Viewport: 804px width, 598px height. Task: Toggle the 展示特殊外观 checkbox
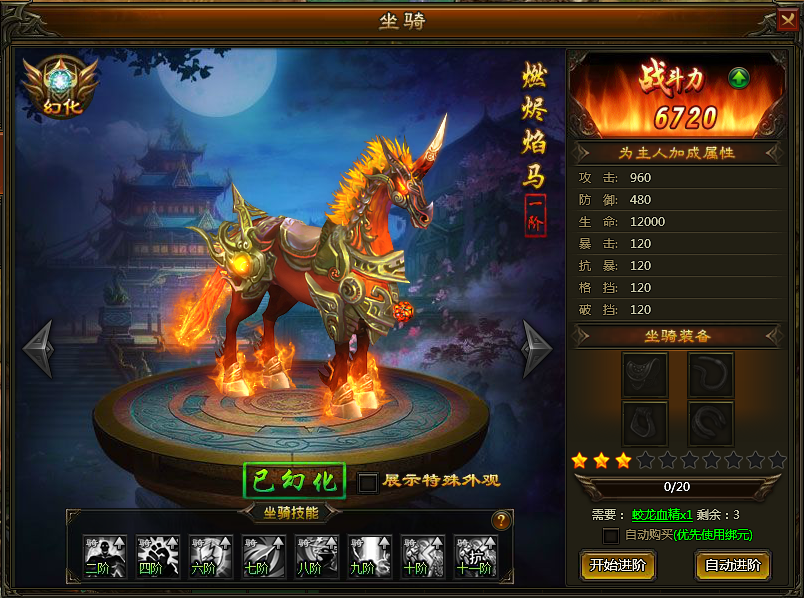point(368,482)
